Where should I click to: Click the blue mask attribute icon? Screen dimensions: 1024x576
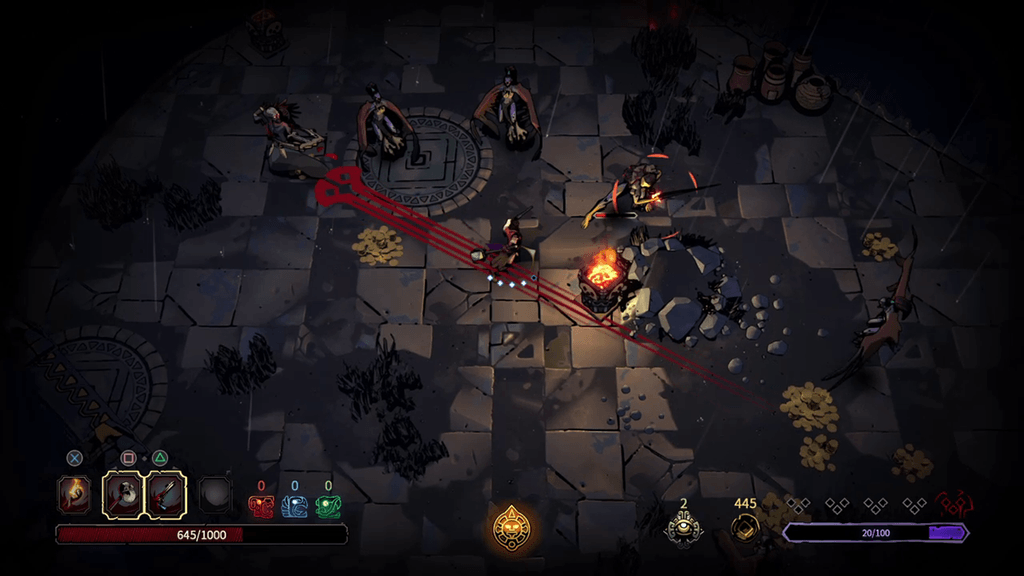tap(294, 506)
